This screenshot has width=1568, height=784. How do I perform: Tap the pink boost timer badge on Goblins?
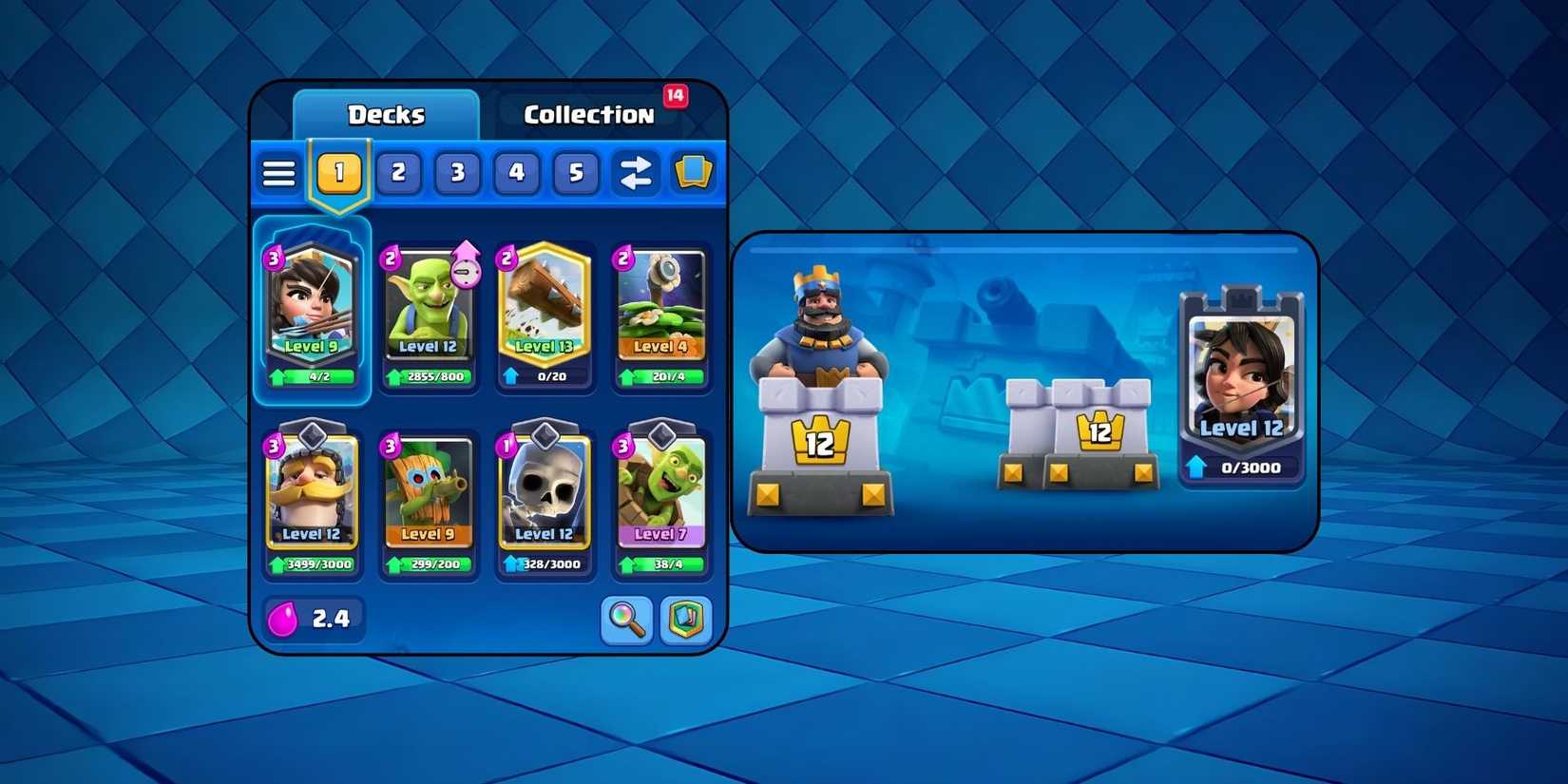pyautogui.click(x=465, y=271)
